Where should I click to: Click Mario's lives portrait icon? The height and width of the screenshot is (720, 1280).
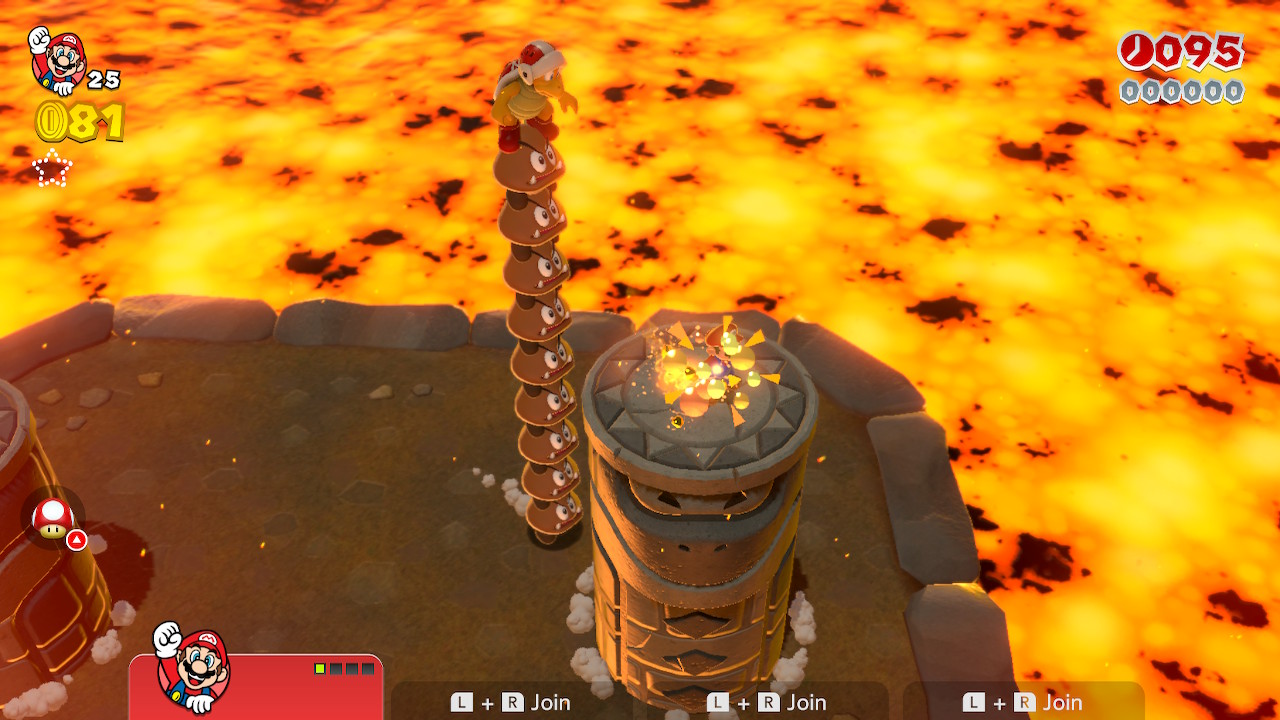(58, 60)
